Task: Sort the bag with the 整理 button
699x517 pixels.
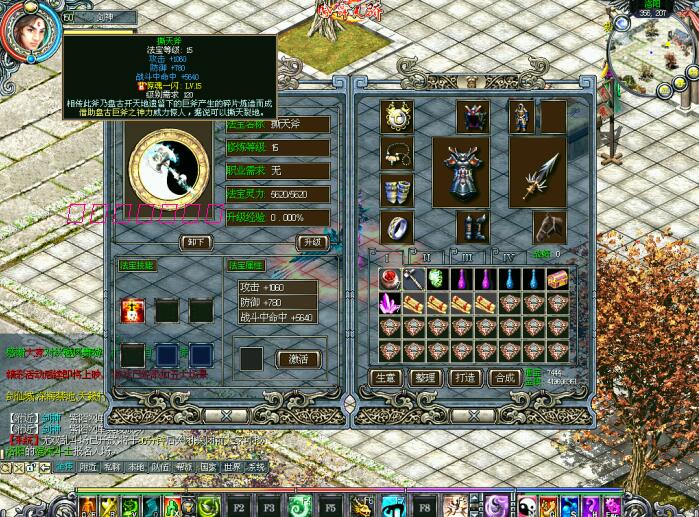Action: (x=424, y=378)
